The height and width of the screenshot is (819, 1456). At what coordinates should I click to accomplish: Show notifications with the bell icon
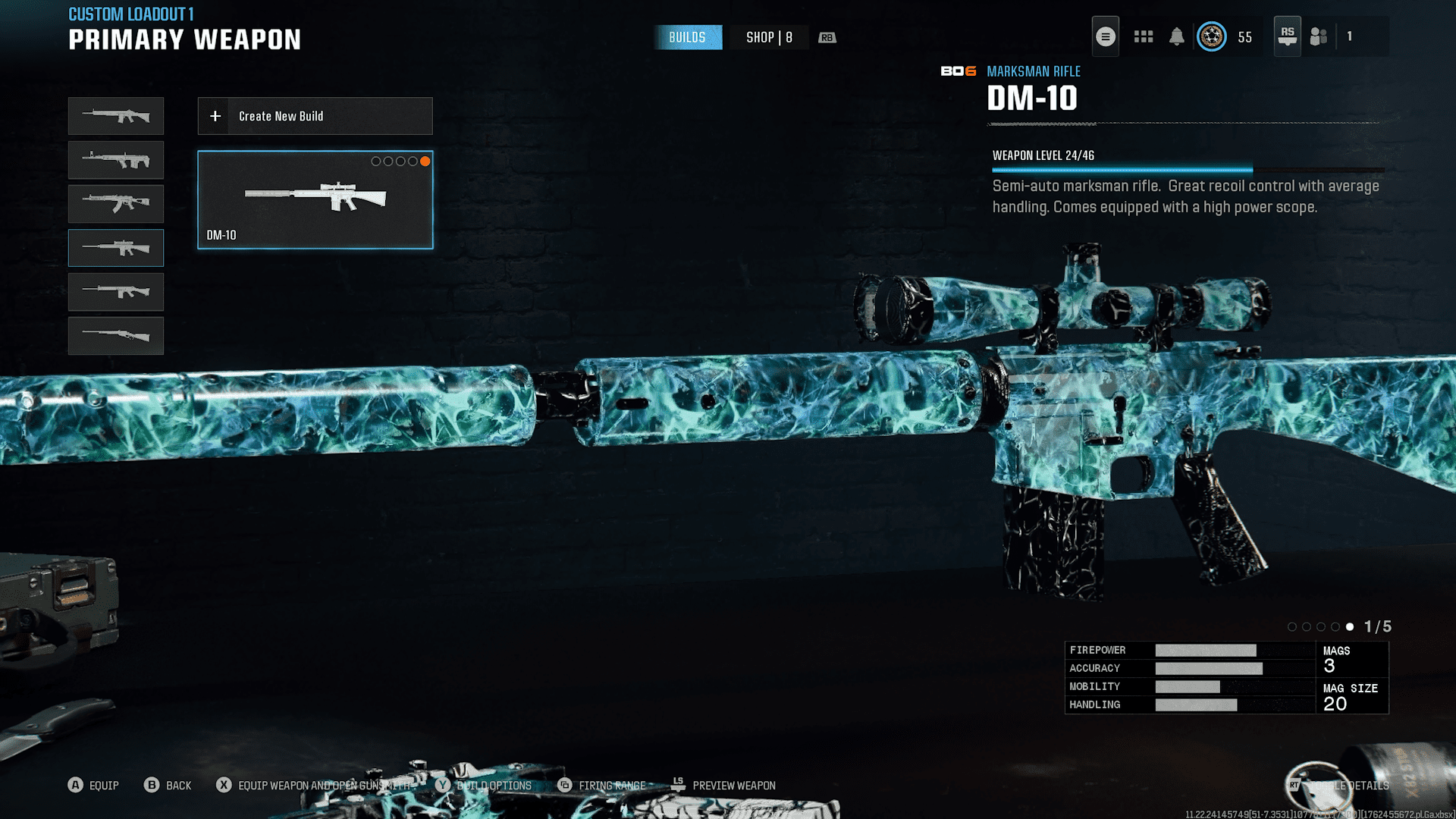(x=1176, y=36)
